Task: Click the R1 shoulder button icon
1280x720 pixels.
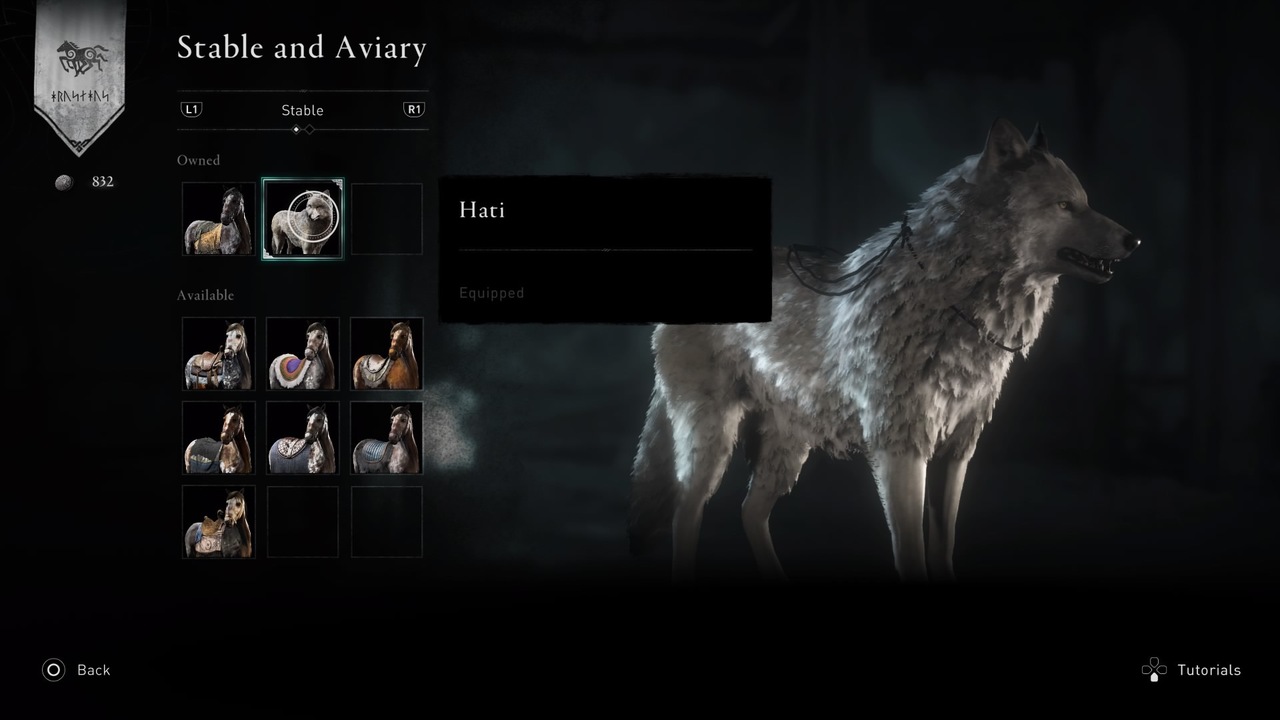Action: tap(414, 110)
